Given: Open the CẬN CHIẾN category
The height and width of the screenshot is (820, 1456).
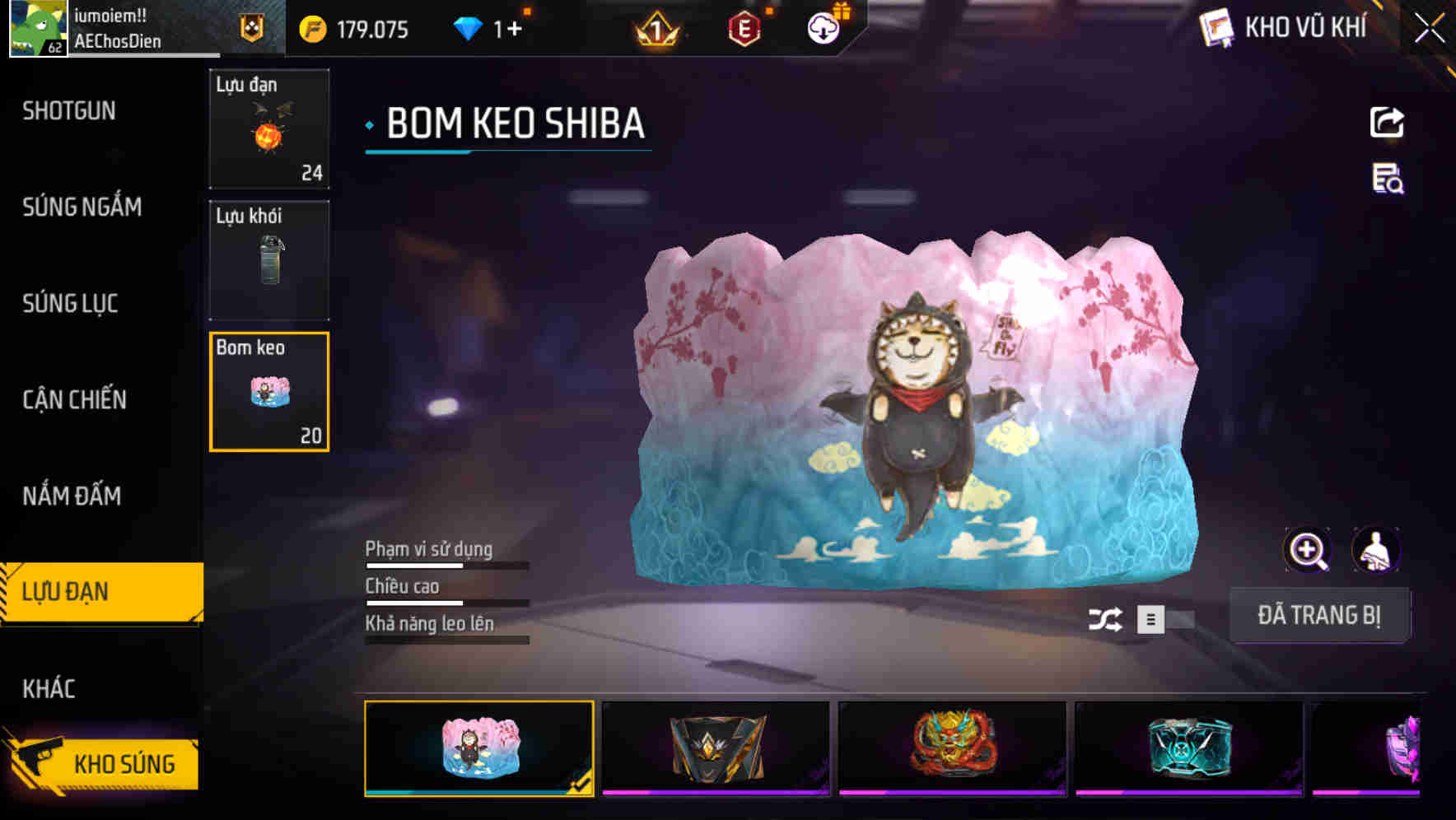Looking at the screenshot, I should pos(75,399).
